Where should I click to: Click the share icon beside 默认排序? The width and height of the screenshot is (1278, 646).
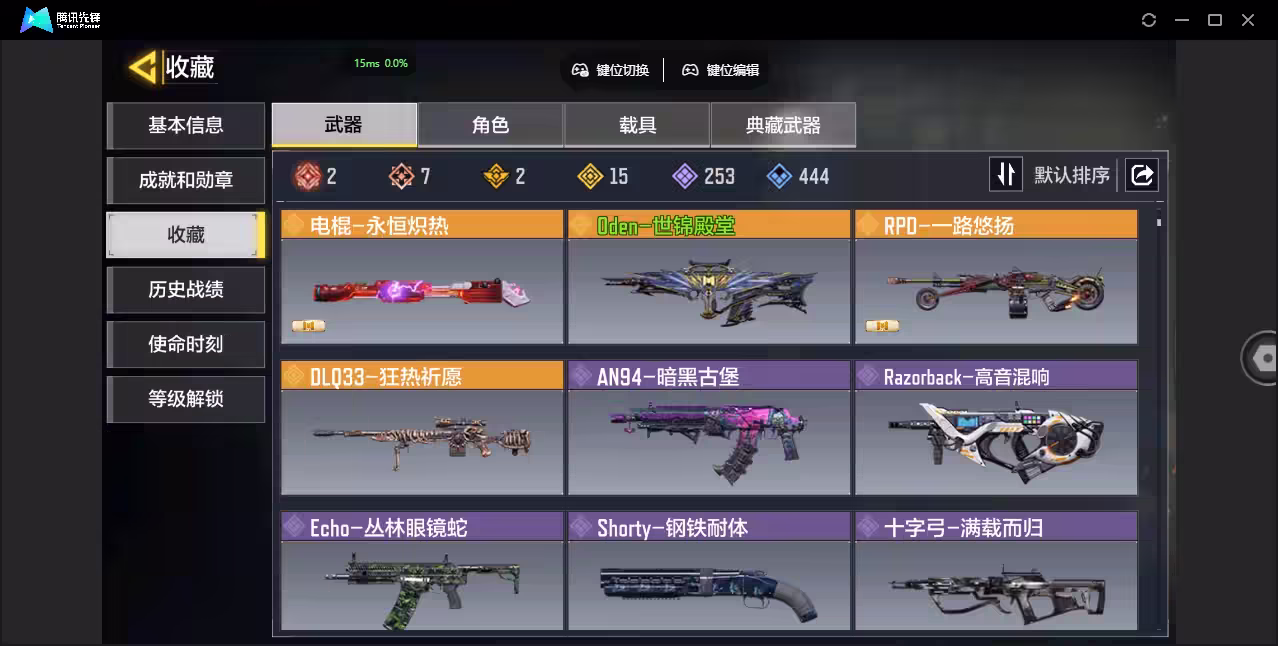(1141, 175)
